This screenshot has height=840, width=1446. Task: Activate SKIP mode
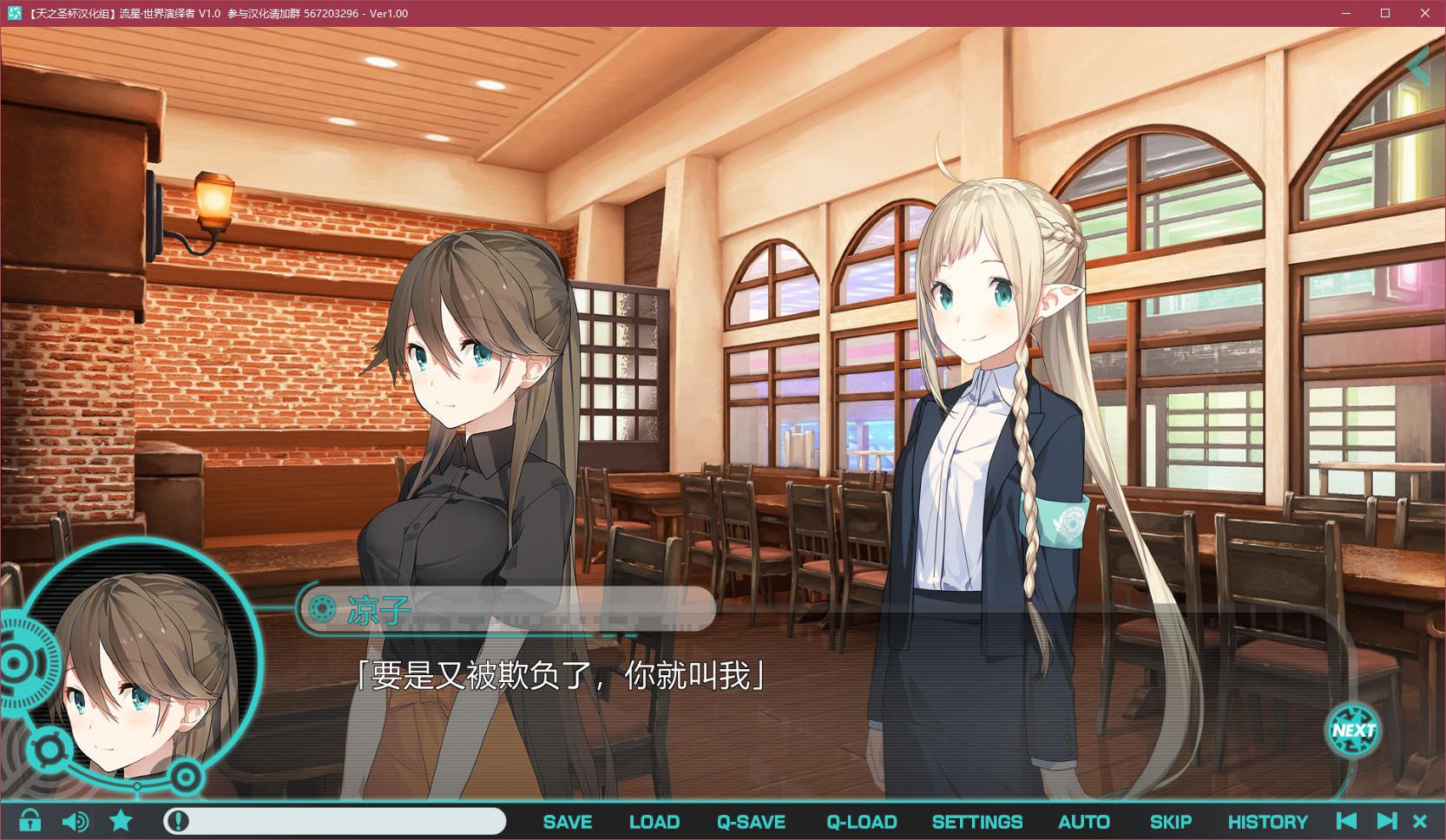(1171, 821)
